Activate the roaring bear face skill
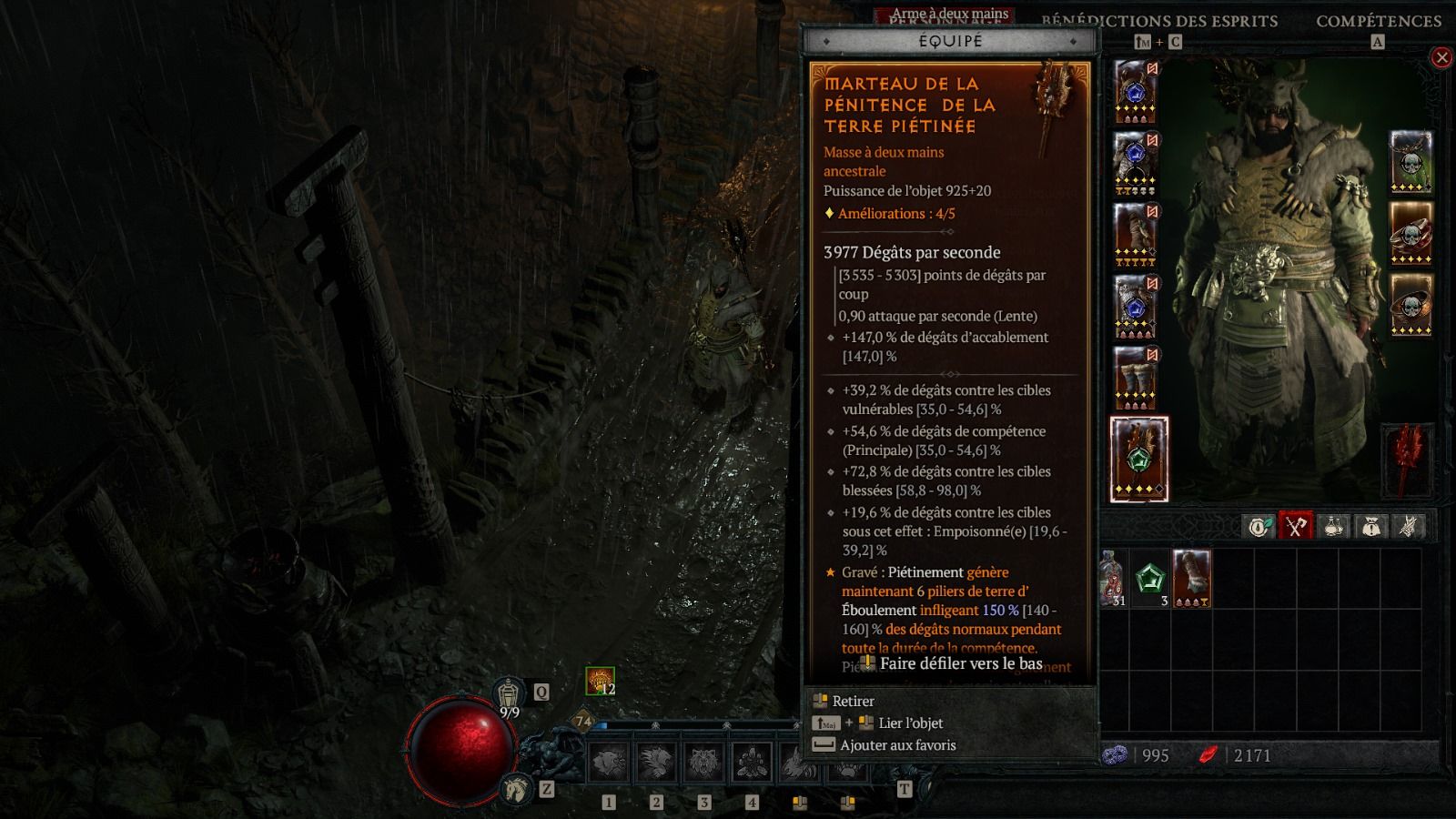This screenshot has width=1456, height=819. [x=703, y=763]
